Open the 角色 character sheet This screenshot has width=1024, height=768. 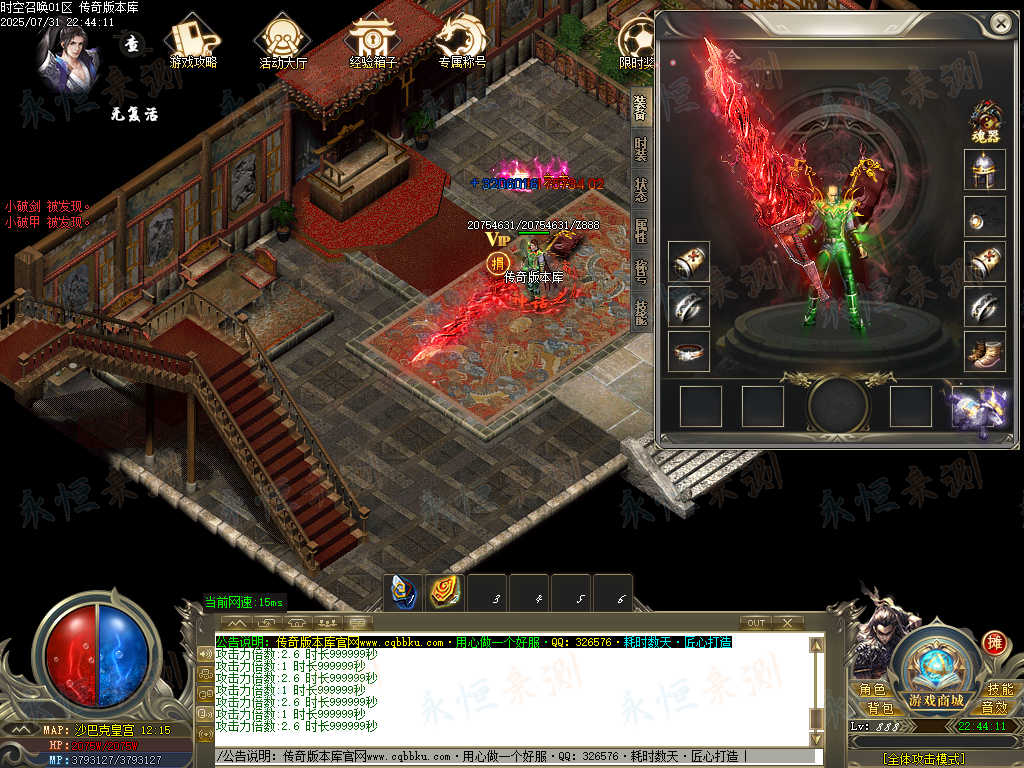(x=871, y=690)
